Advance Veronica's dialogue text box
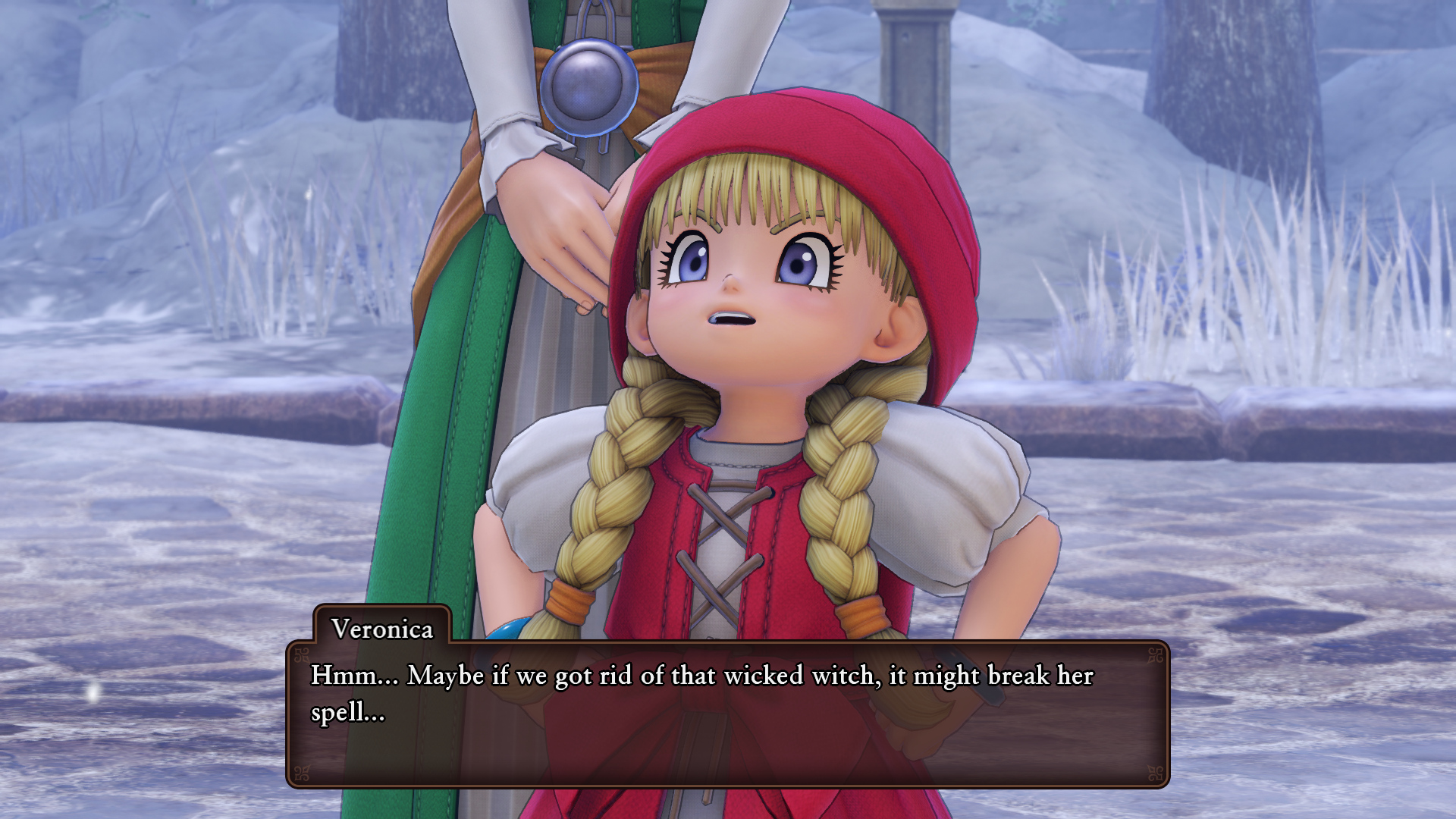Viewport: 1456px width, 819px height. click(727, 714)
